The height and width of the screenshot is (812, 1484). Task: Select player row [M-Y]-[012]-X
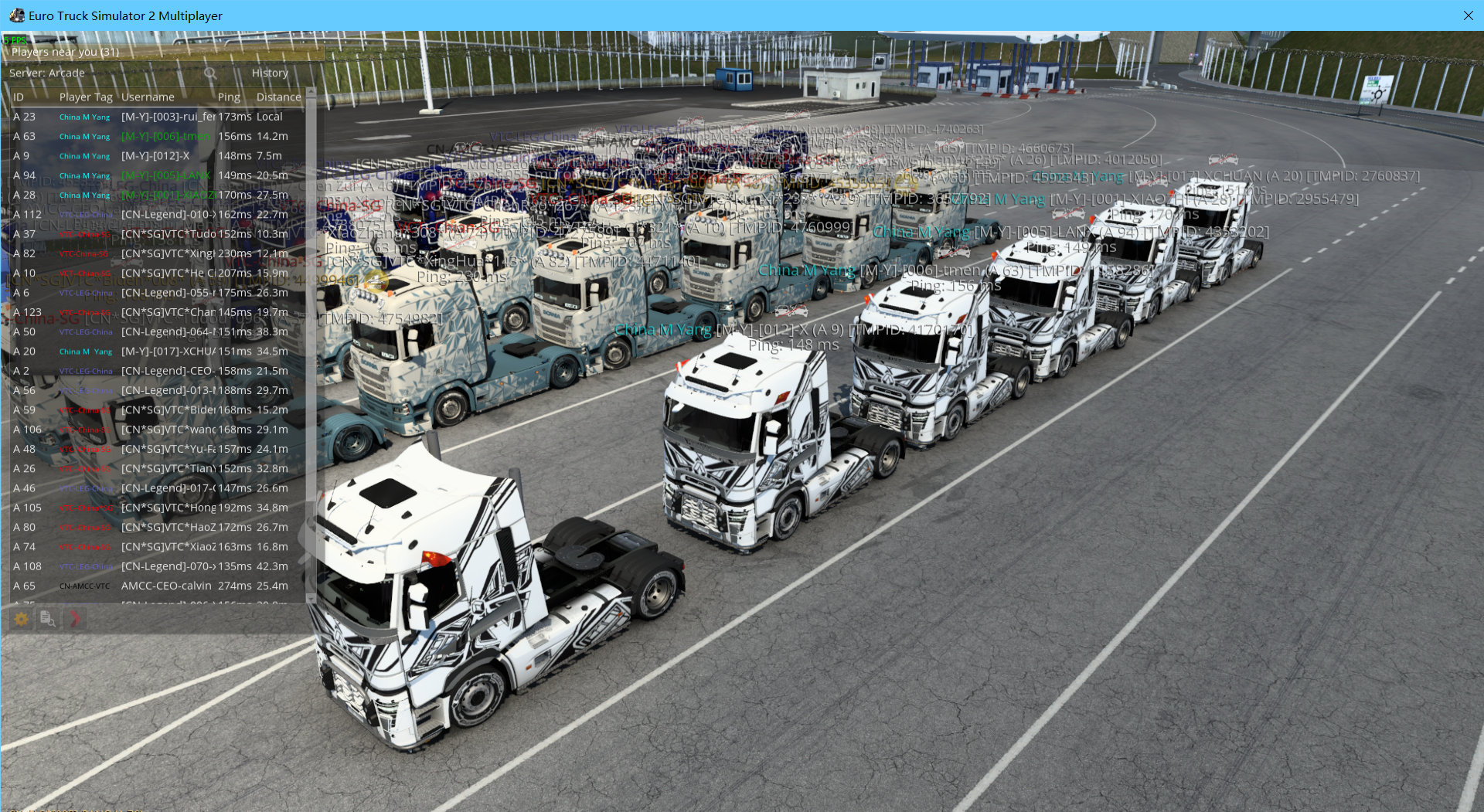155,155
